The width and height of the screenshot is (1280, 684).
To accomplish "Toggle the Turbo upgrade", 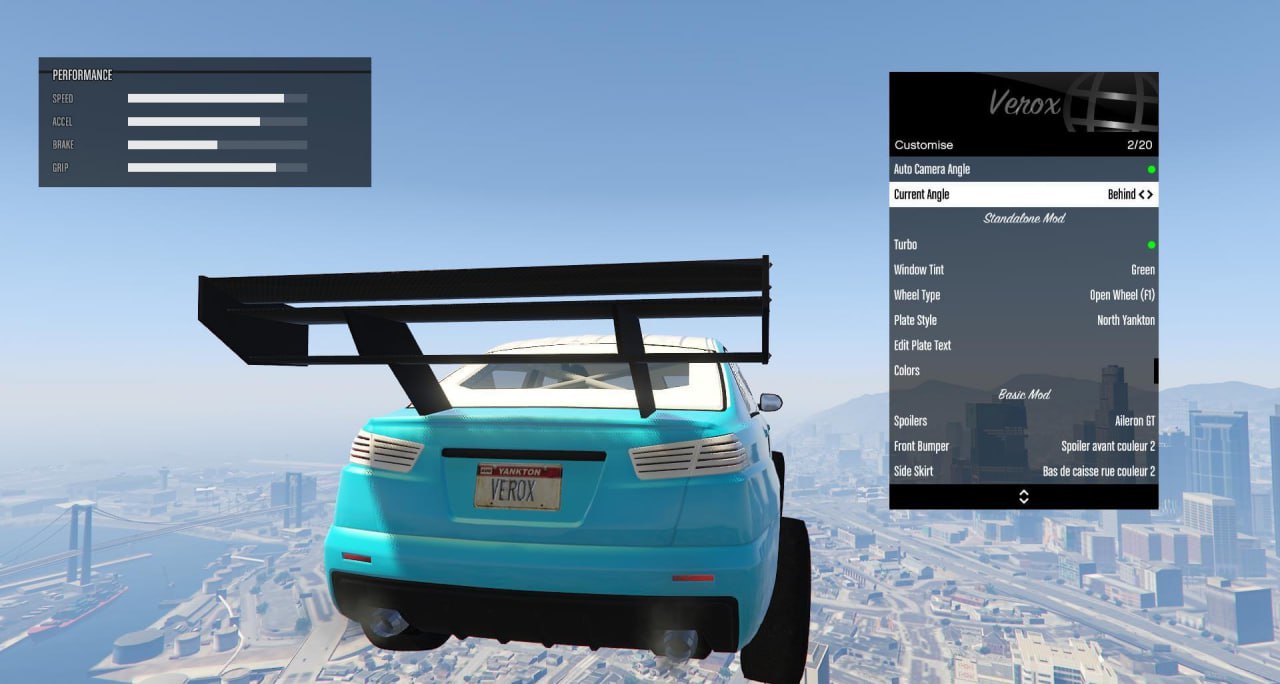I will click(1023, 244).
